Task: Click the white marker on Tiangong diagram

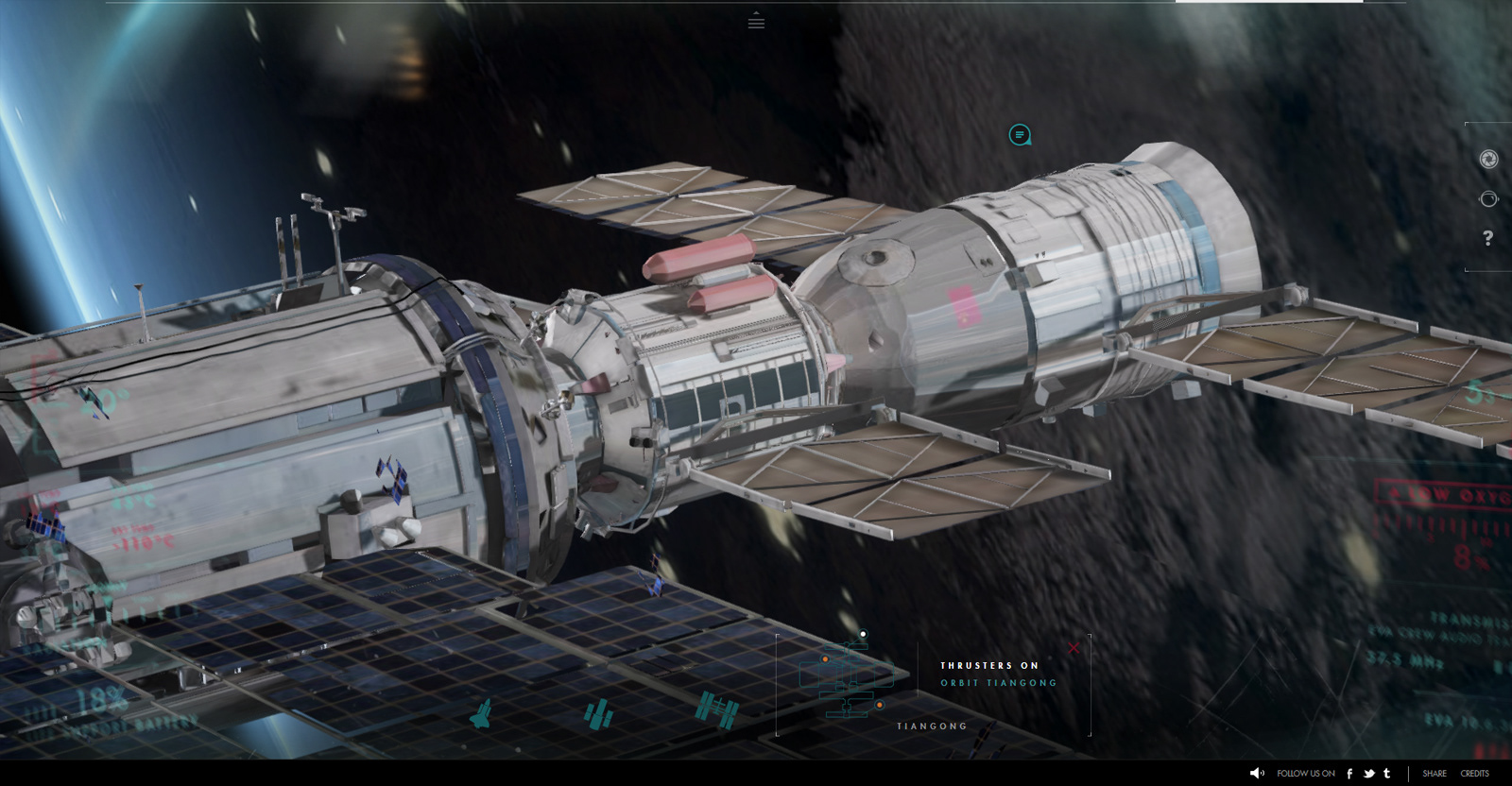Action: coord(863,634)
